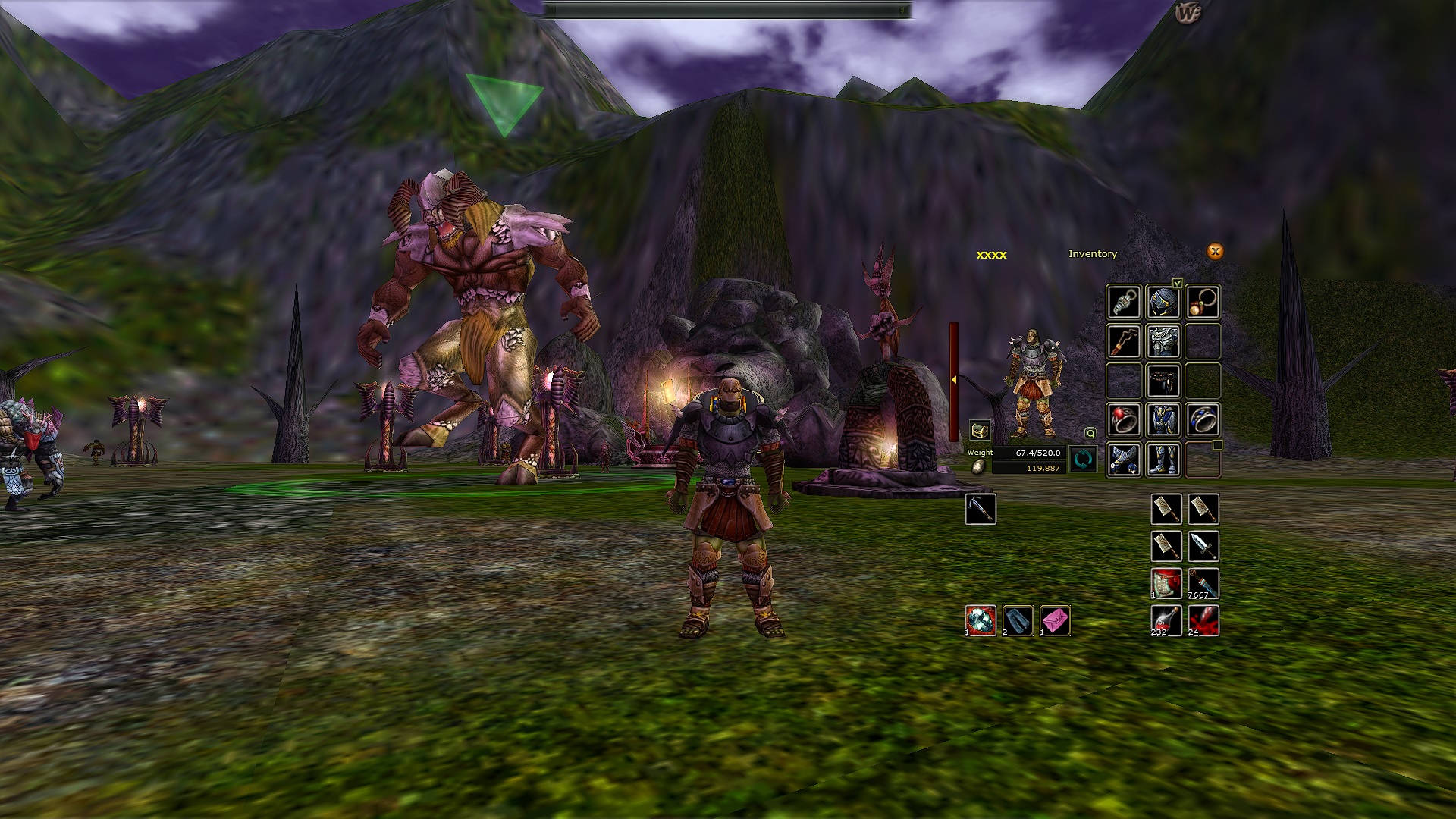Select the equipped helmet slot
Viewport: 1456px width, 819px height.
[1163, 302]
